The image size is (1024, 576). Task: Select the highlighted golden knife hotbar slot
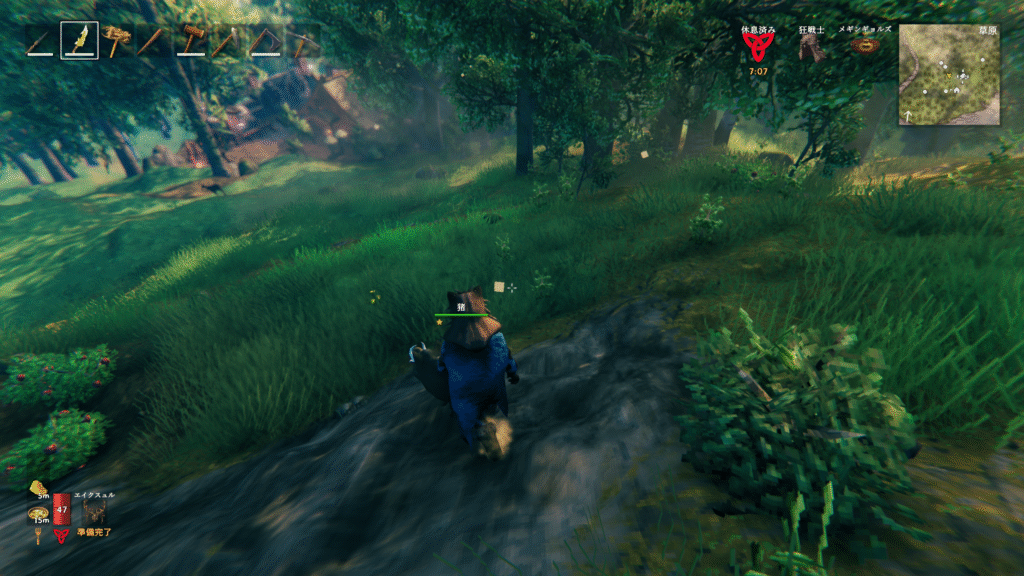coord(79,40)
